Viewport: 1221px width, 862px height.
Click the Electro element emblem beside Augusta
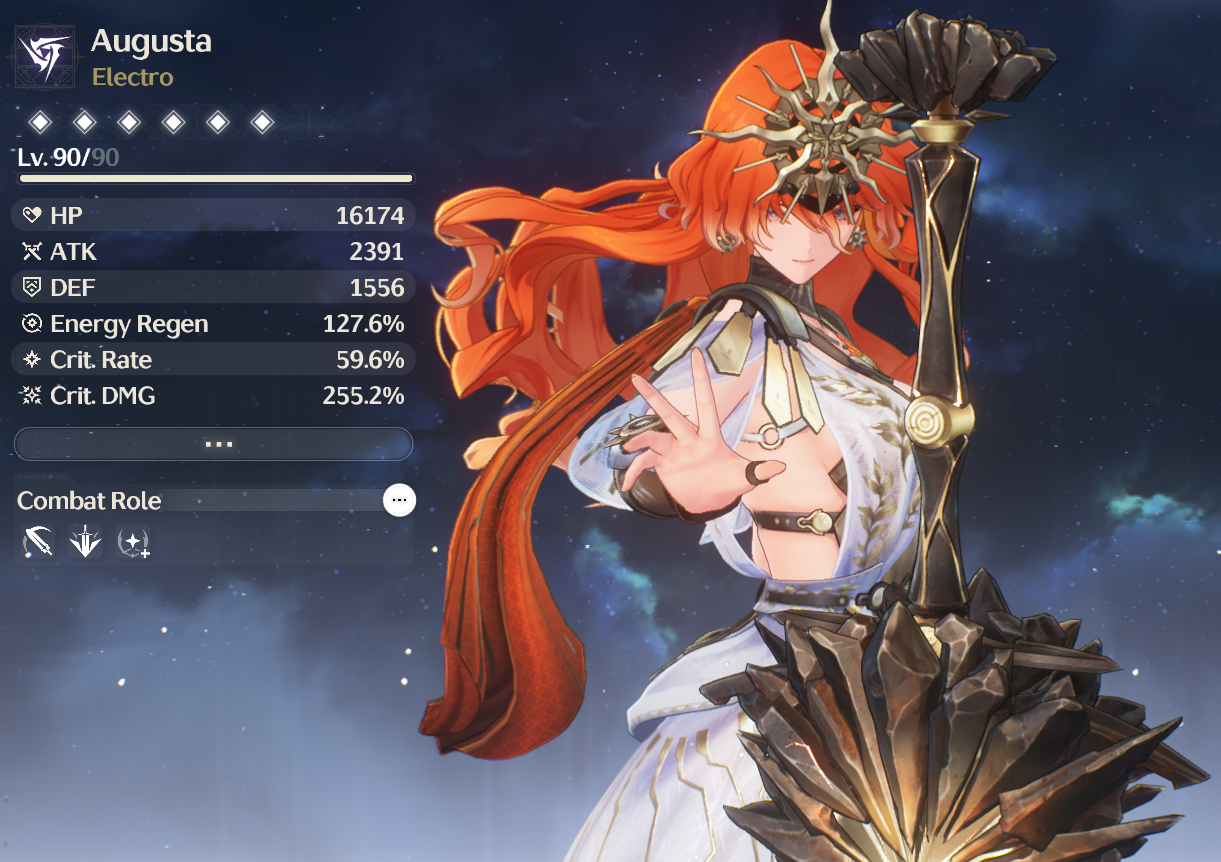click(45, 57)
